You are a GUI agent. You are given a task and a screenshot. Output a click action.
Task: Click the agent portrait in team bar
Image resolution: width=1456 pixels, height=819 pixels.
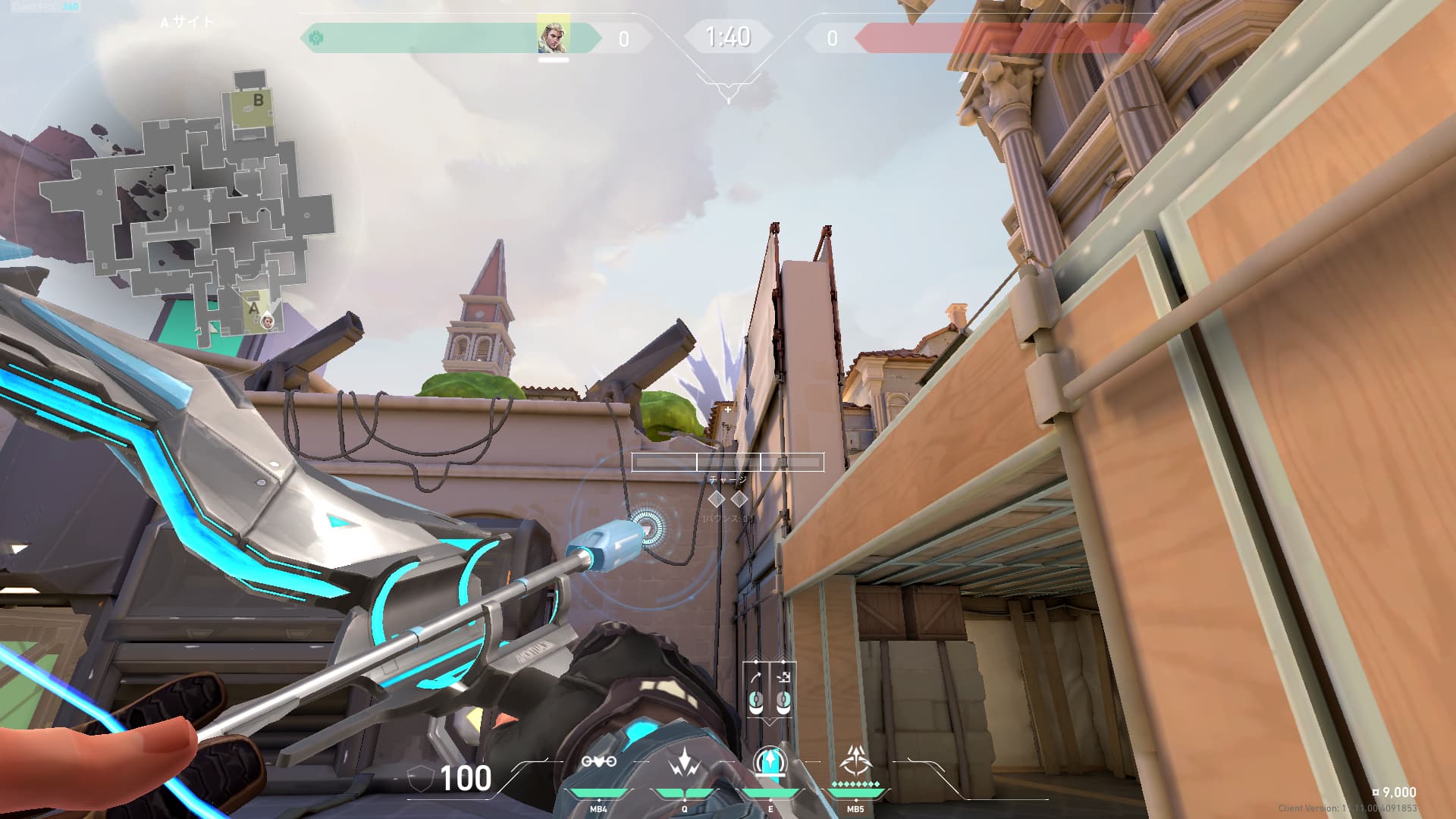(553, 36)
